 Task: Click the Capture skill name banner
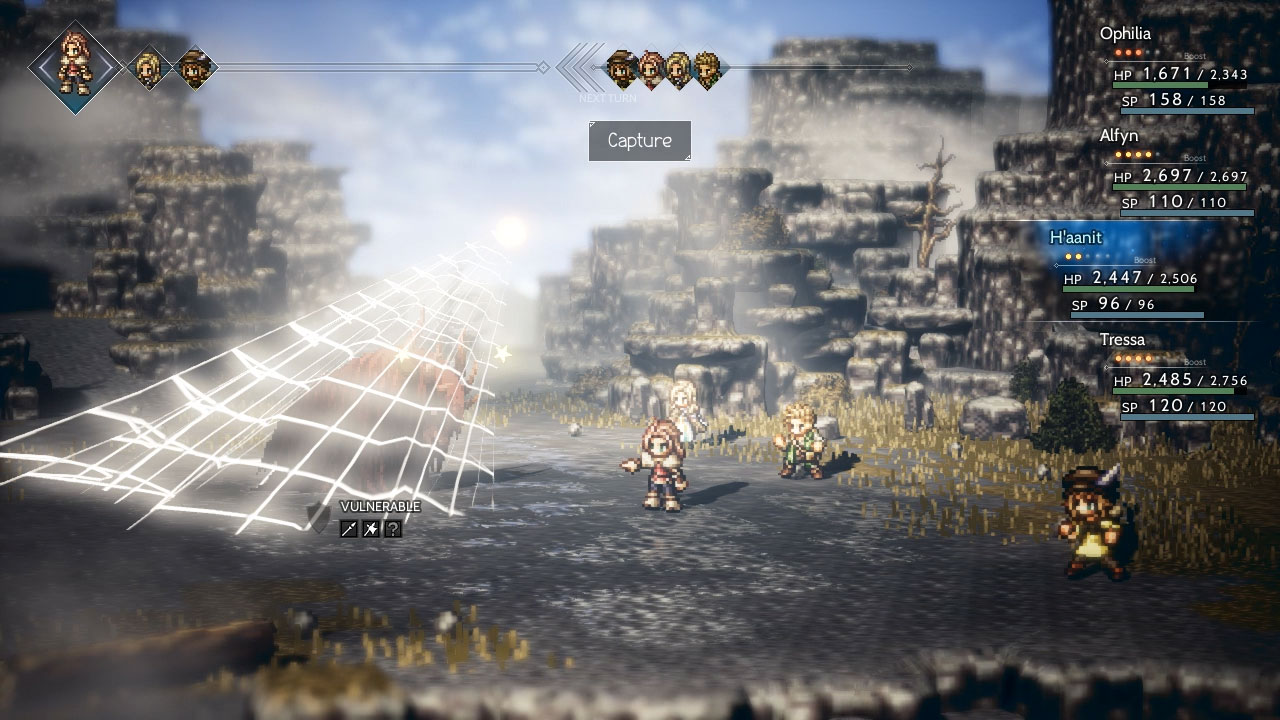click(640, 141)
